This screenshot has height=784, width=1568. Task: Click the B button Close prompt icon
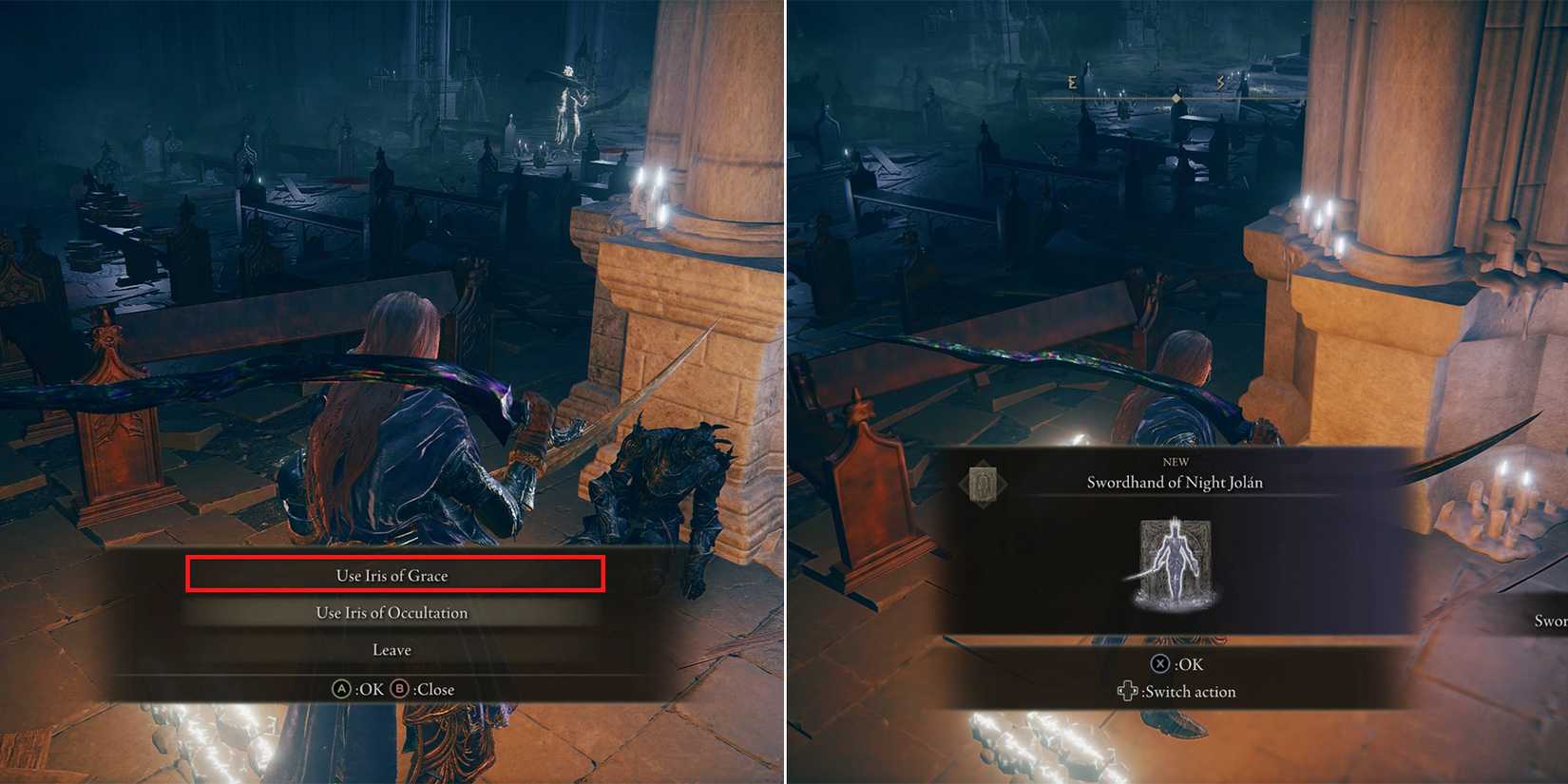[x=398, y=688]
